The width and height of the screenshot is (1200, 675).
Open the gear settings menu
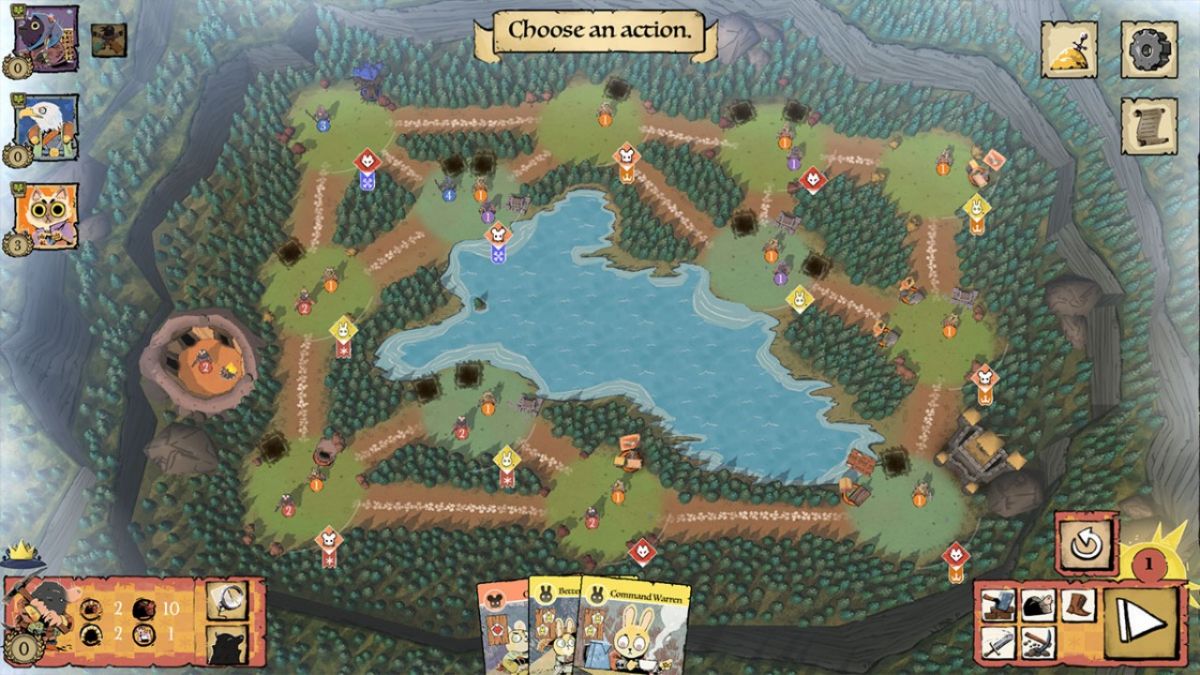1148,48
